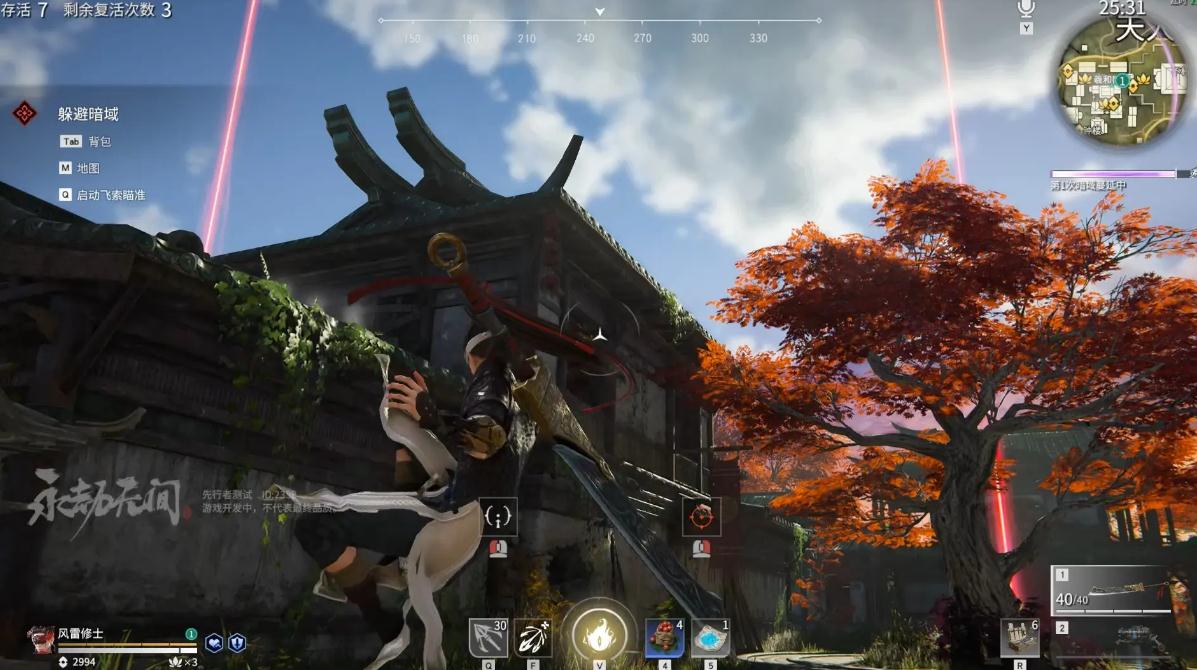The height and width of the screenshot is (670, 1197).
Task: Click the red crosshair target skill icon
Action: [x=701, y=517]
